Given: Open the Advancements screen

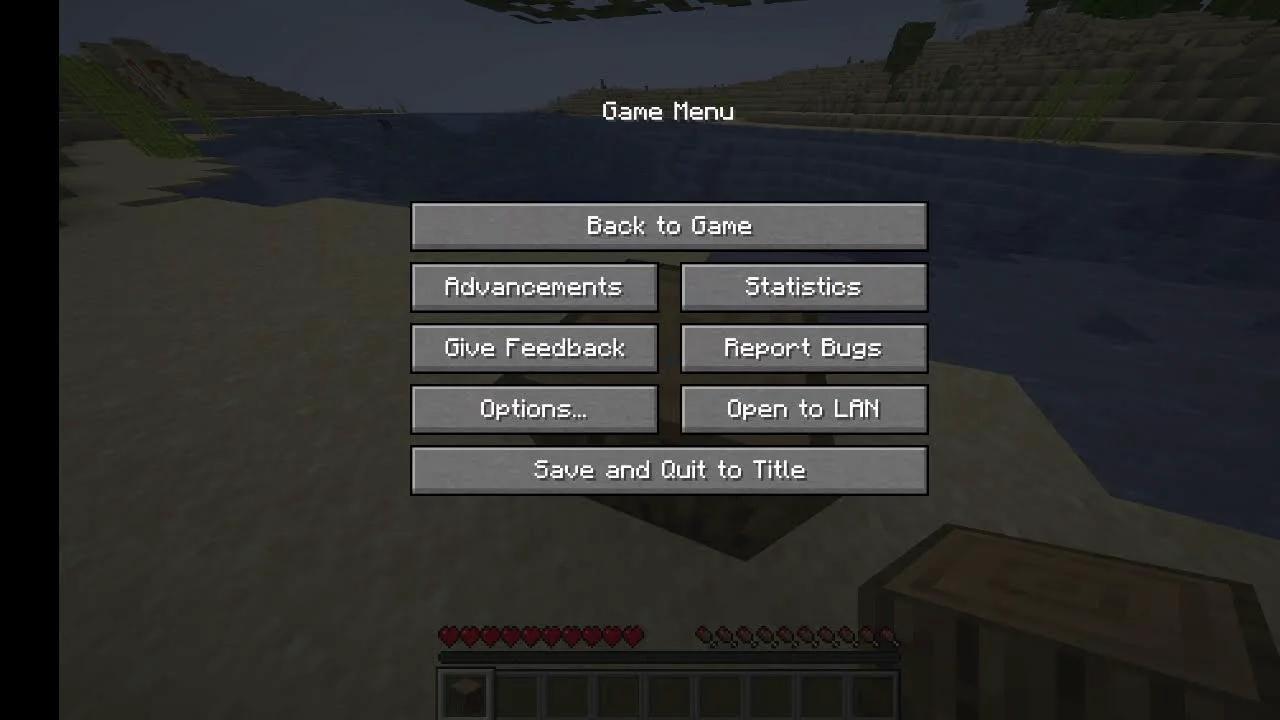Looking at the screenshot, I should coord(533,287).
